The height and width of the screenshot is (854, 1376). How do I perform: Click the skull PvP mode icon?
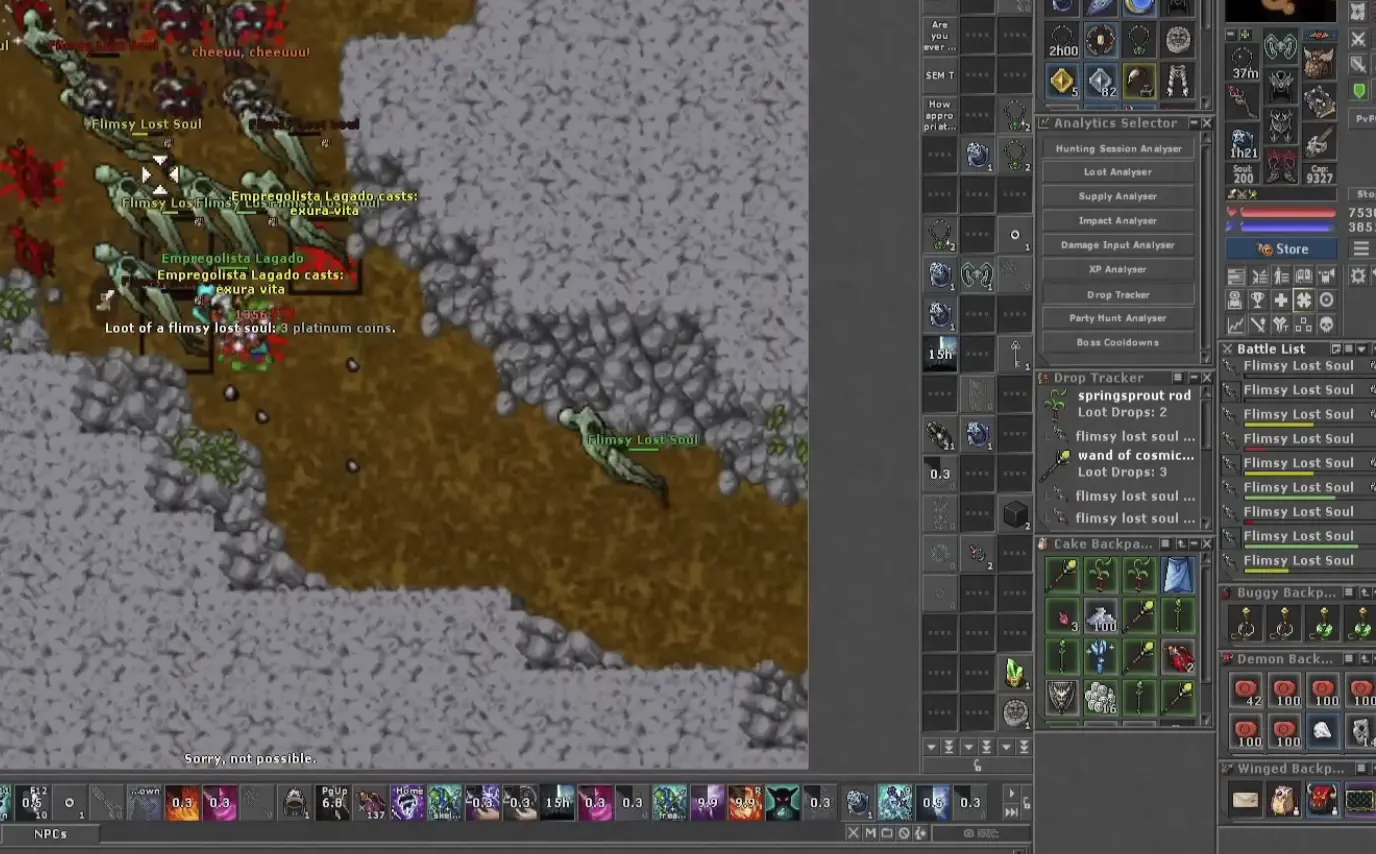click(x=1327, y=325)
